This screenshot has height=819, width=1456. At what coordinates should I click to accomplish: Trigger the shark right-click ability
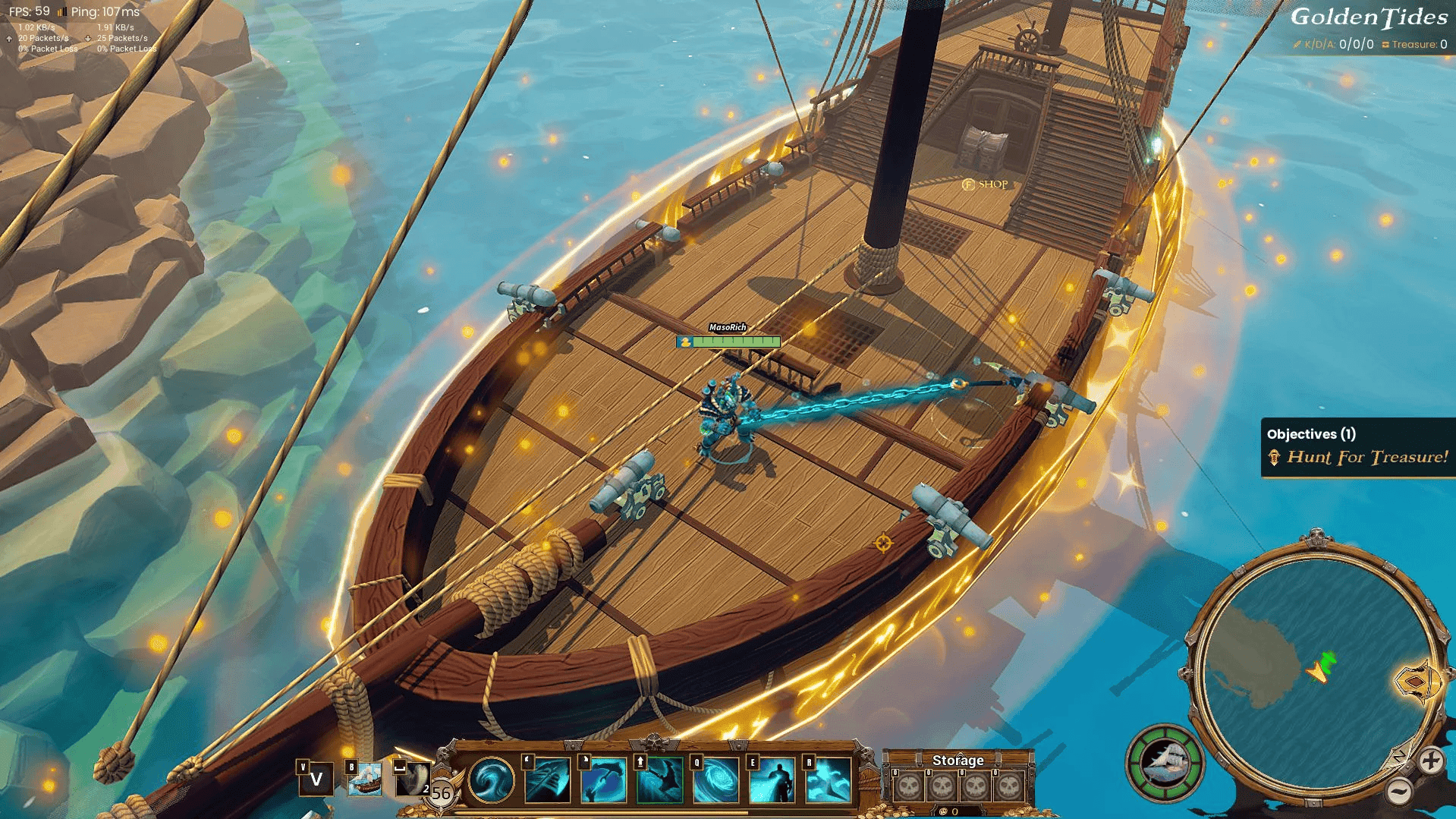[x=604, y=782]
